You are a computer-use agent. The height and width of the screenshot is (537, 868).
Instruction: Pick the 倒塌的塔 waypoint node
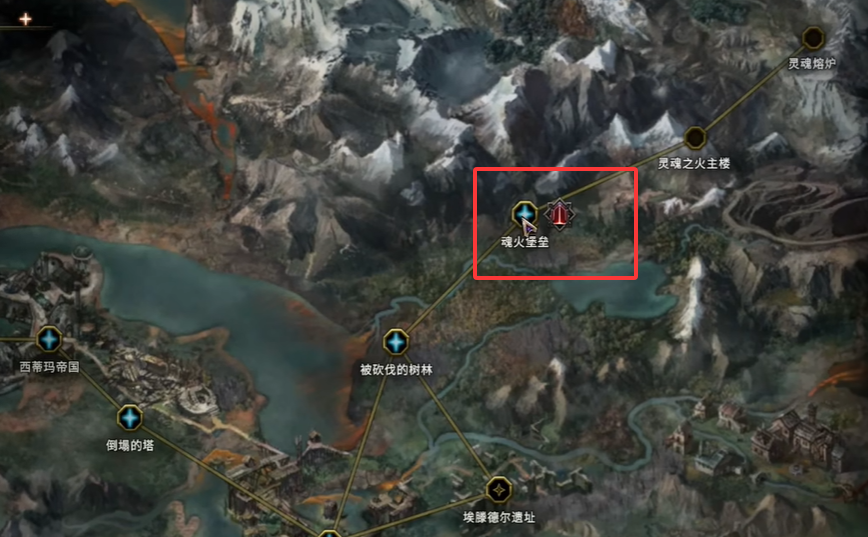130,418
